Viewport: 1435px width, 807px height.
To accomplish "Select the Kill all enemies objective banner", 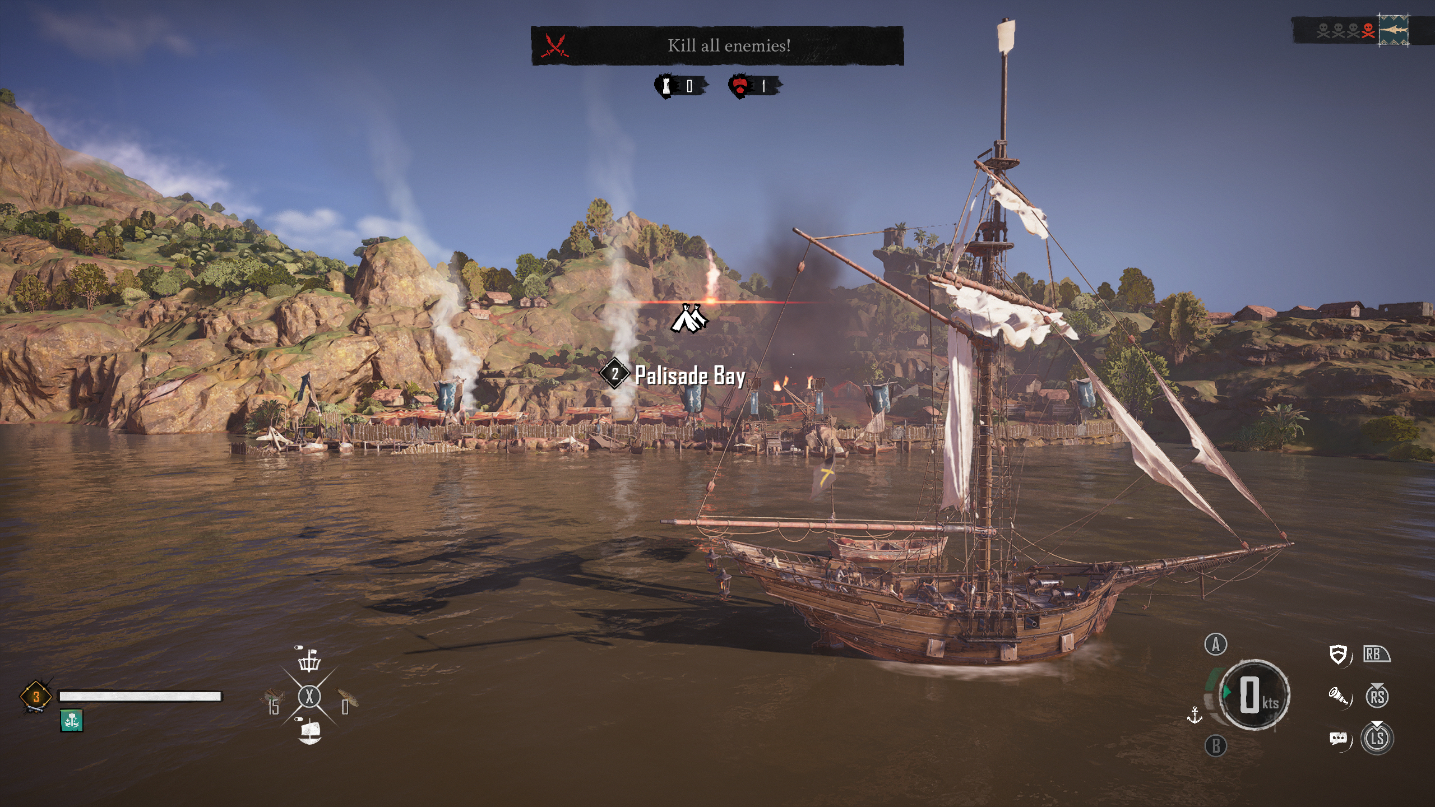I will [x=717, y=46].
